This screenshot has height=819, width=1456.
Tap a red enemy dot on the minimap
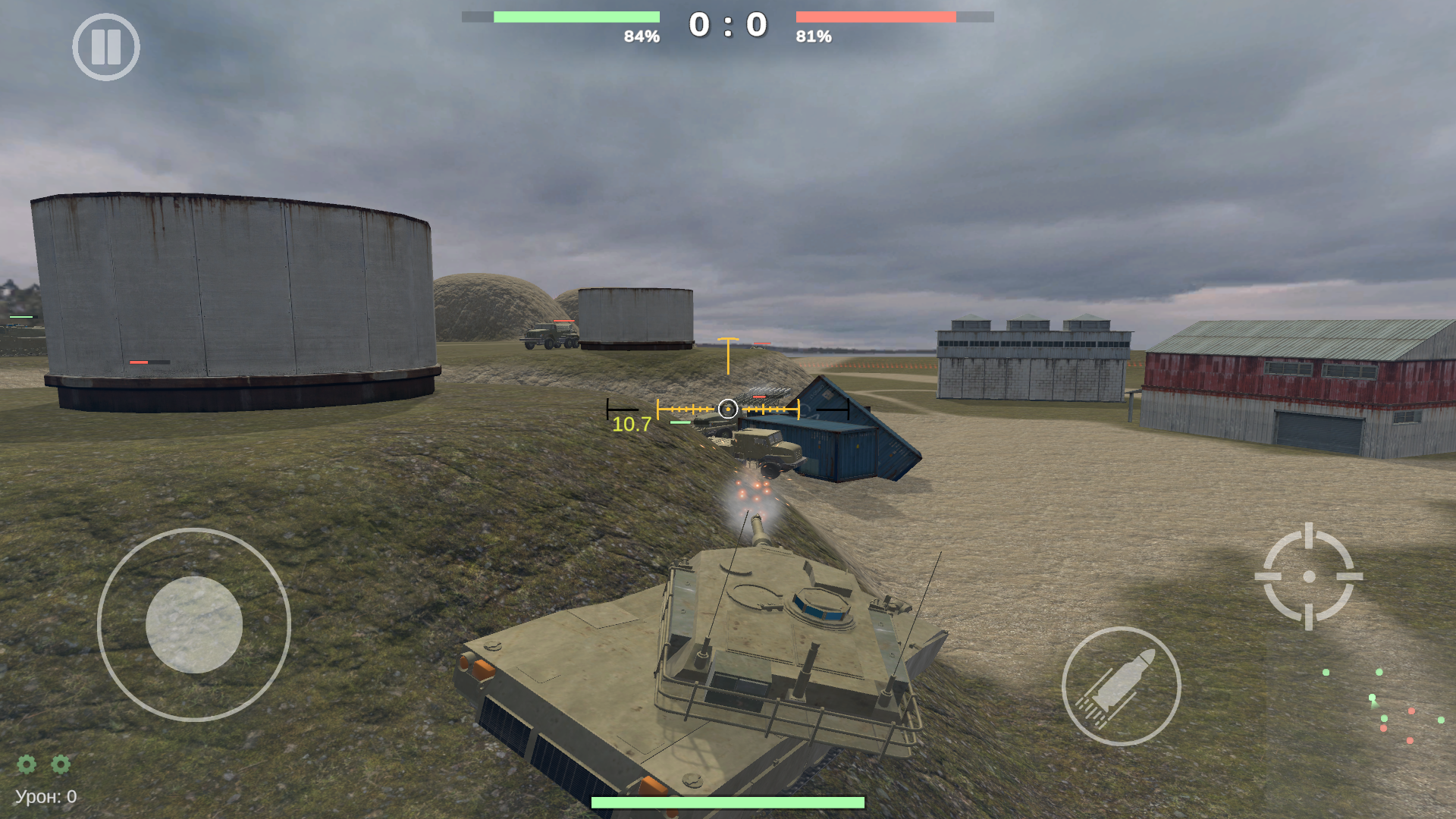(1411, 711)
